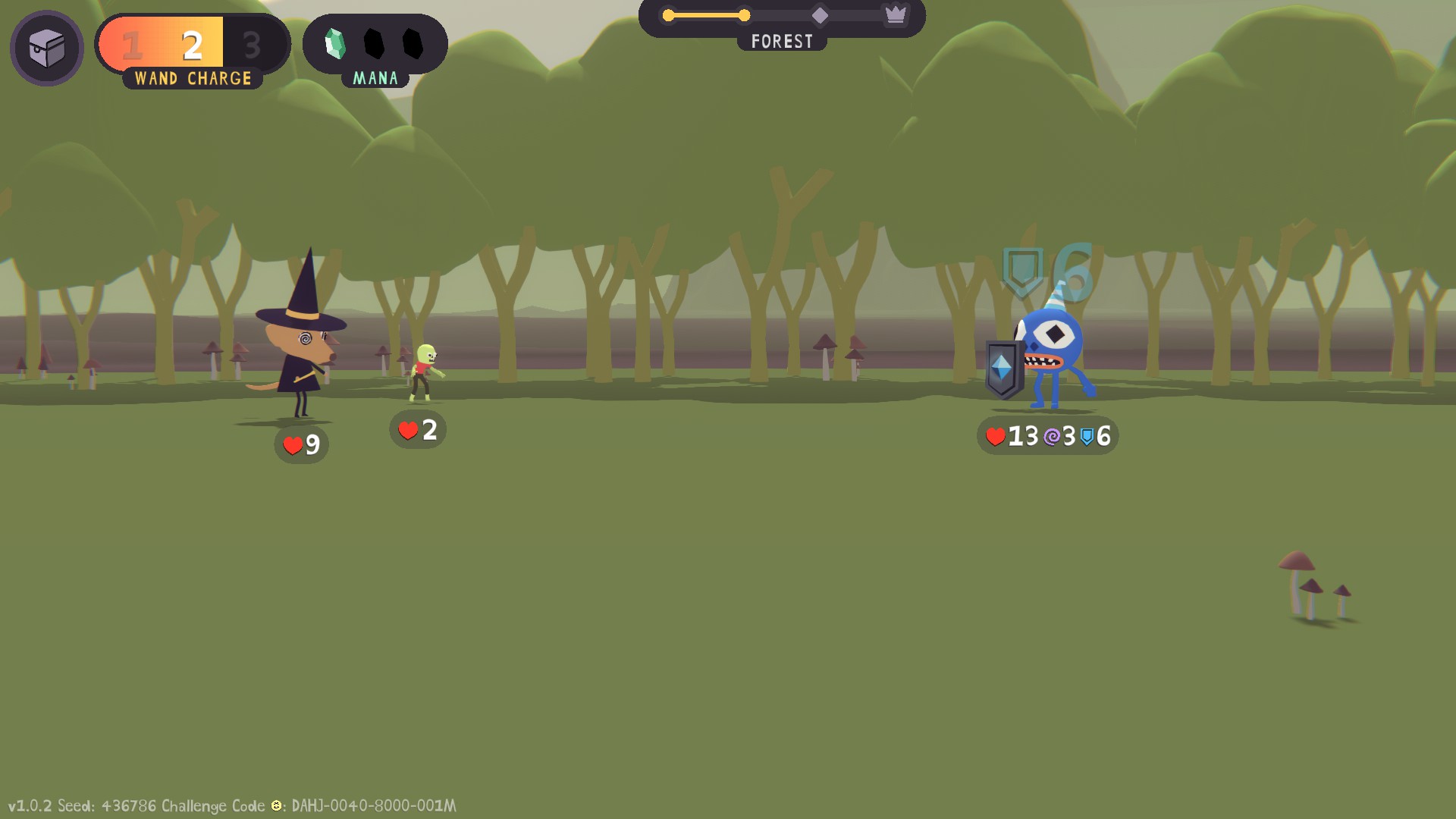The image size is (1456, 819).
Task: Click the Challenge Code icon
Action: 277,805
